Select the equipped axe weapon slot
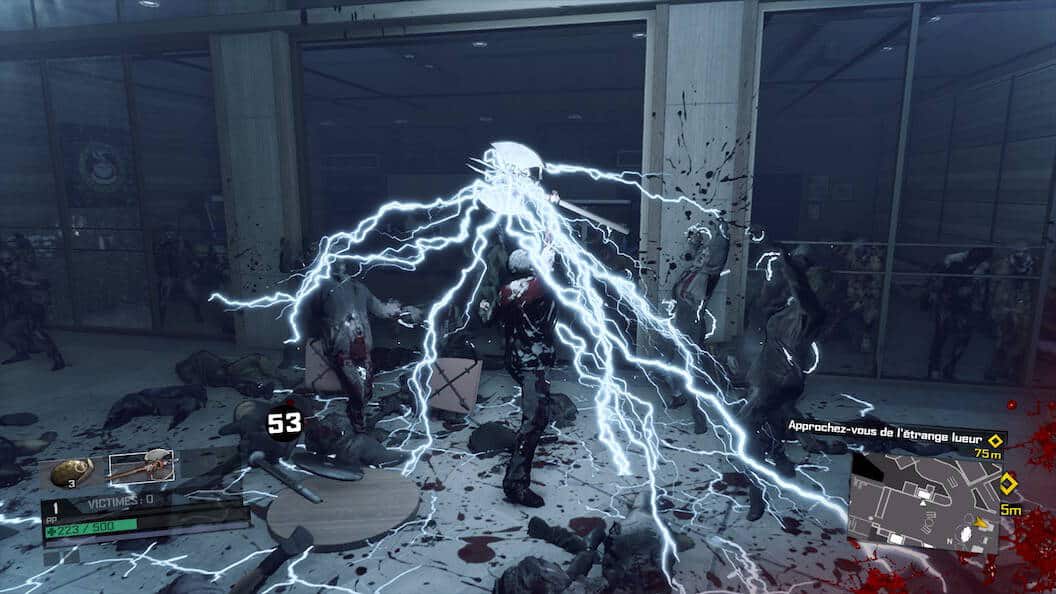This screenshot has height=594, width=1056. tap(141, 466)
